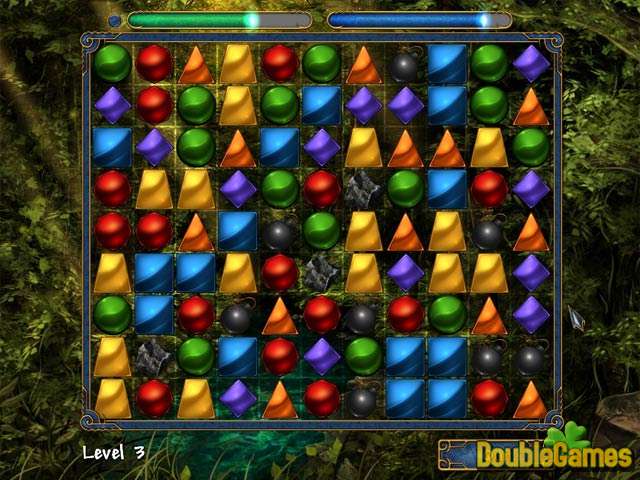Screen dimensions: 640x480
Task: Select the stone block between red orb and yellow gem
Action: 322,272
